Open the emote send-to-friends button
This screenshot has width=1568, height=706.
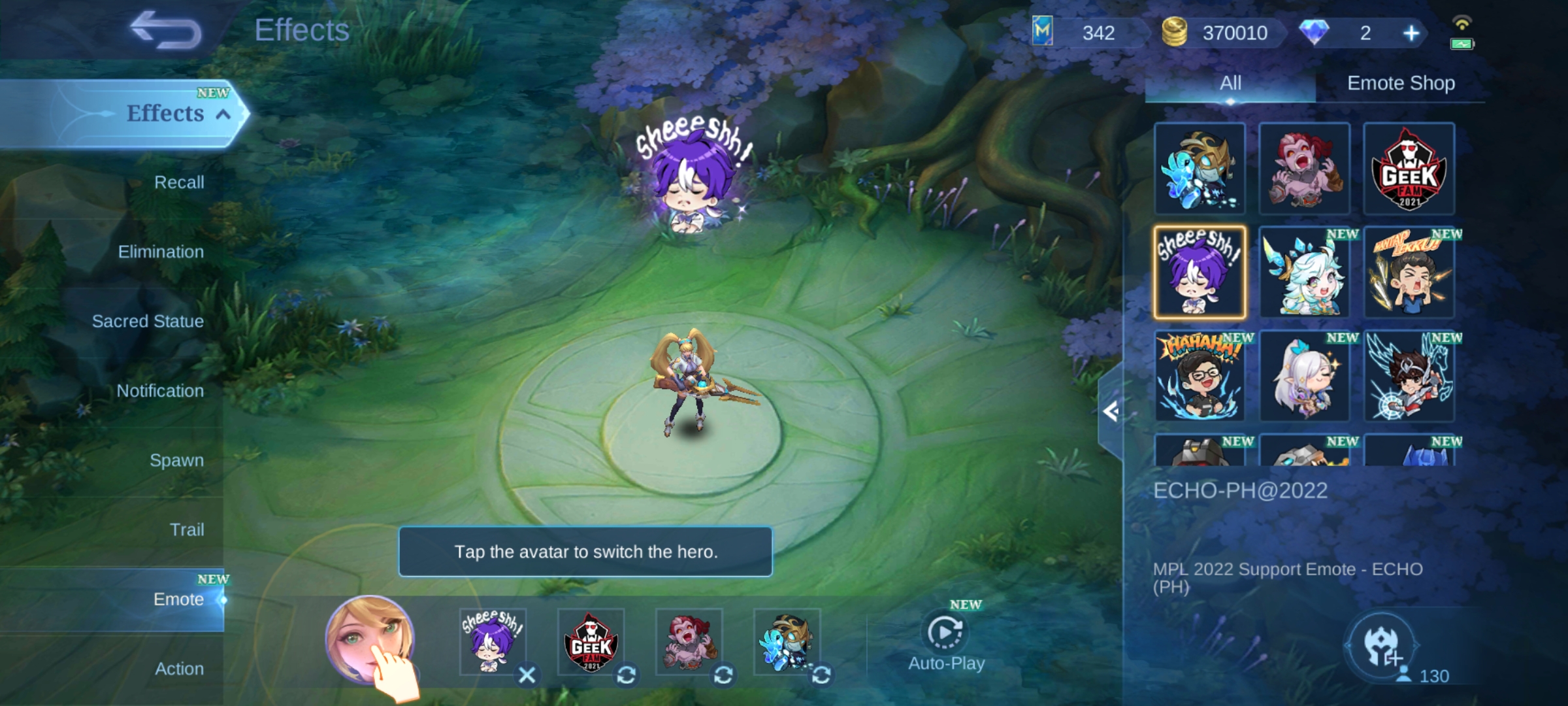tap(1382, 646)
